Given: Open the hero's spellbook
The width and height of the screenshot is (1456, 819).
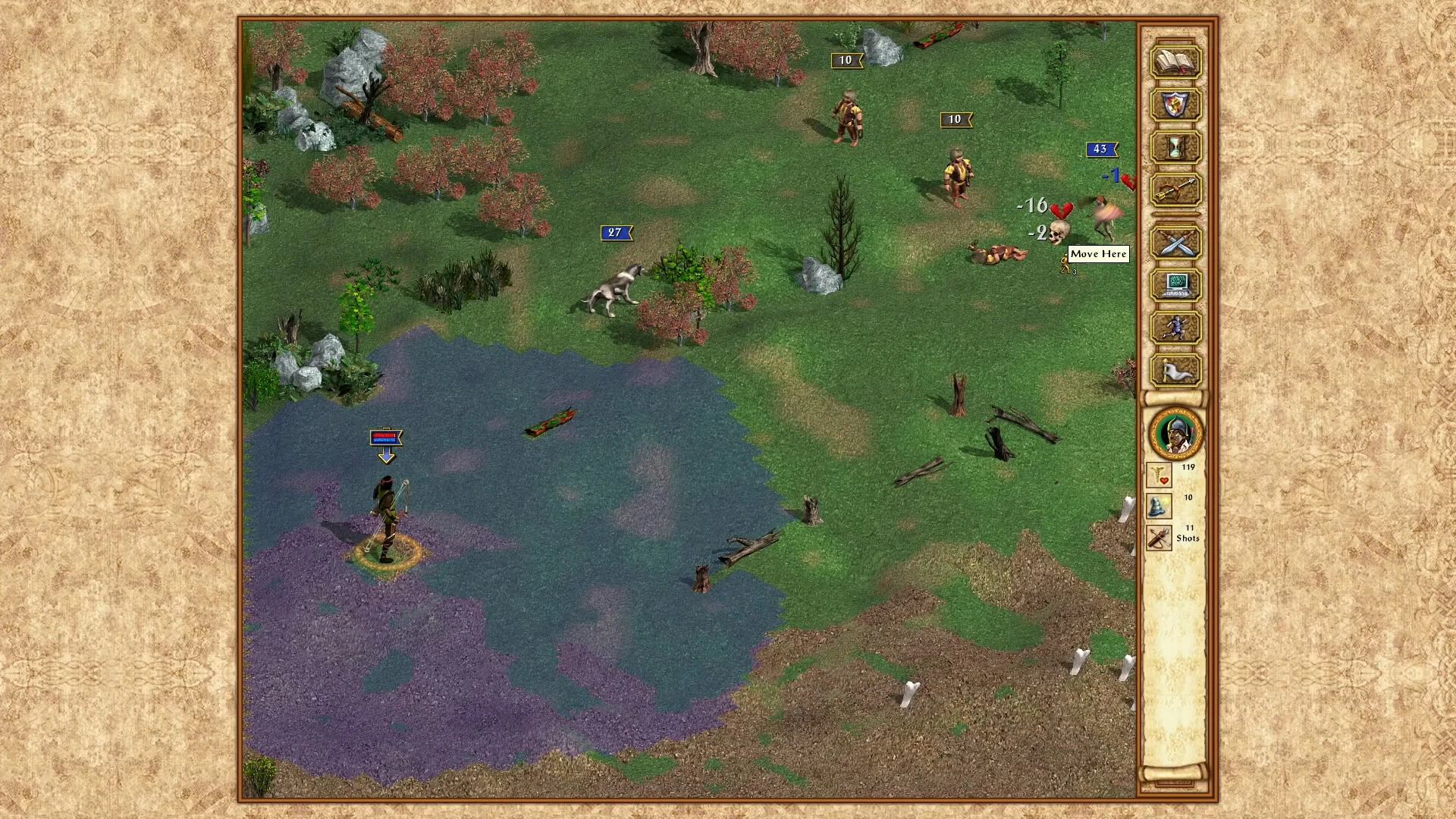Looking at the screenshot, I should pos(1175,62).
